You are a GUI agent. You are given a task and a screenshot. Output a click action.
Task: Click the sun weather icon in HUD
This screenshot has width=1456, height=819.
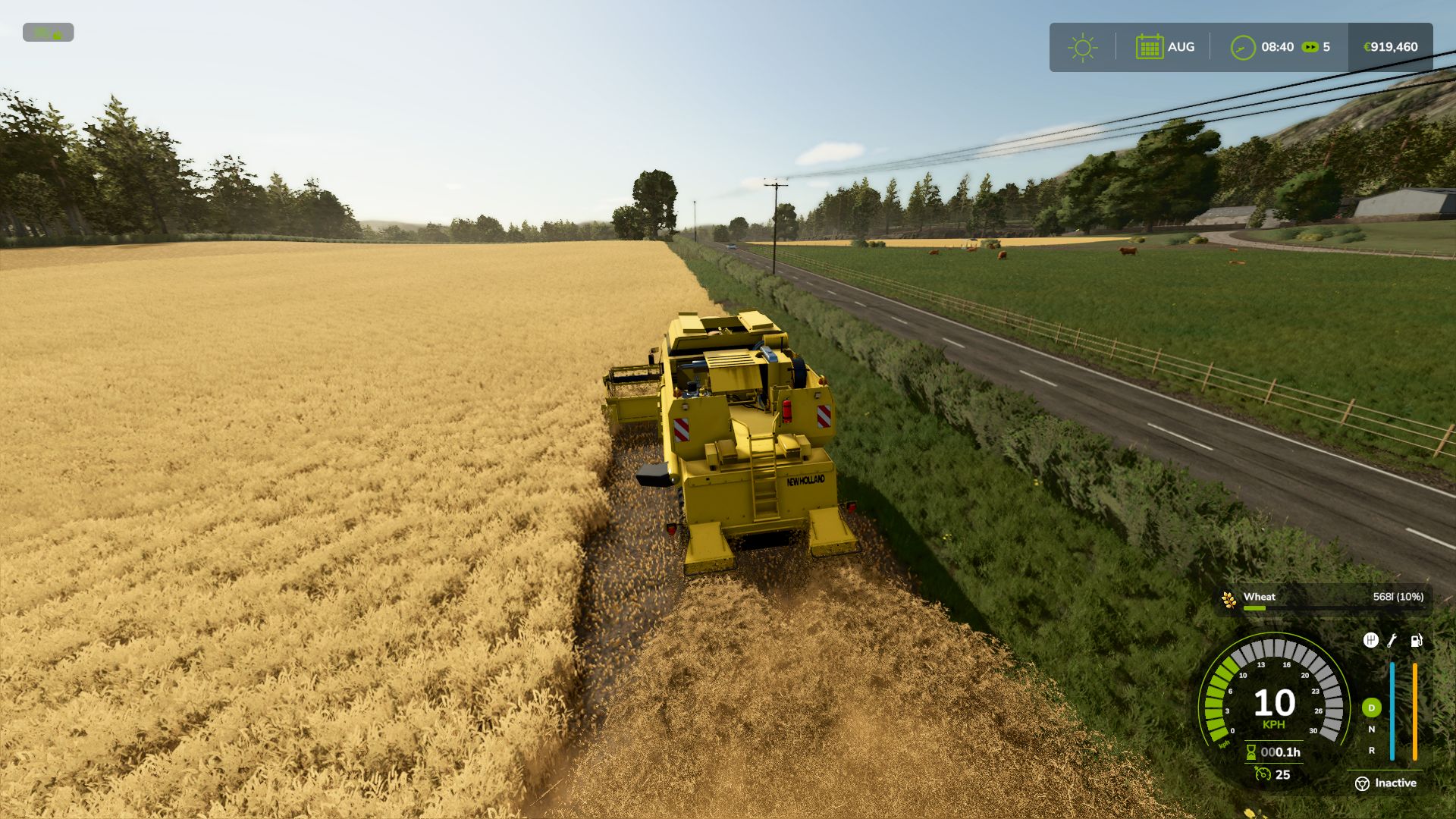click(x=1083, y=47)
